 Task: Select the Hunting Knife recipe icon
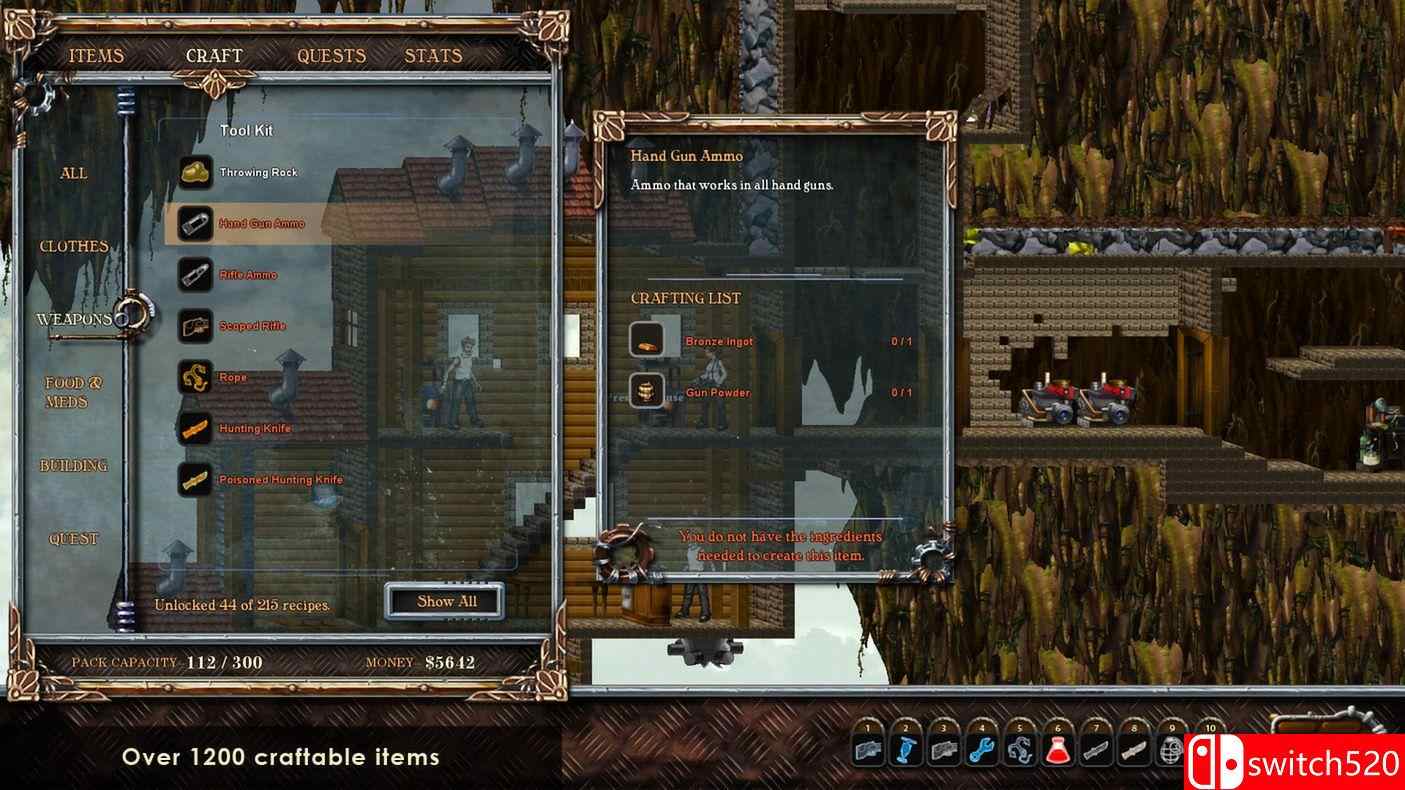point(197,428)
